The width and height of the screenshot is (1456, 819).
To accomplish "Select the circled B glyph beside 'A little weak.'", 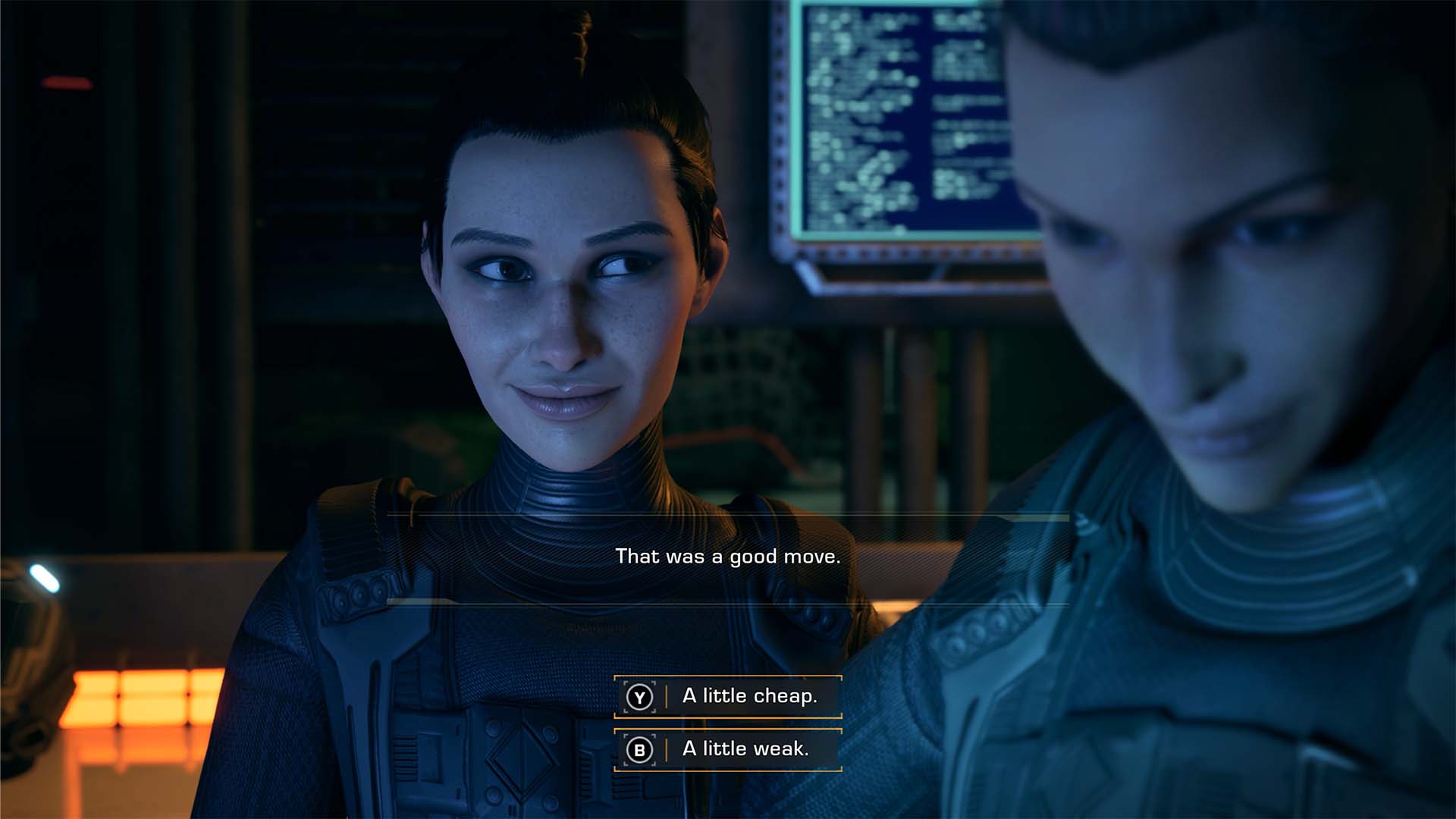I will pyautogui.click(x=639, y=748).
